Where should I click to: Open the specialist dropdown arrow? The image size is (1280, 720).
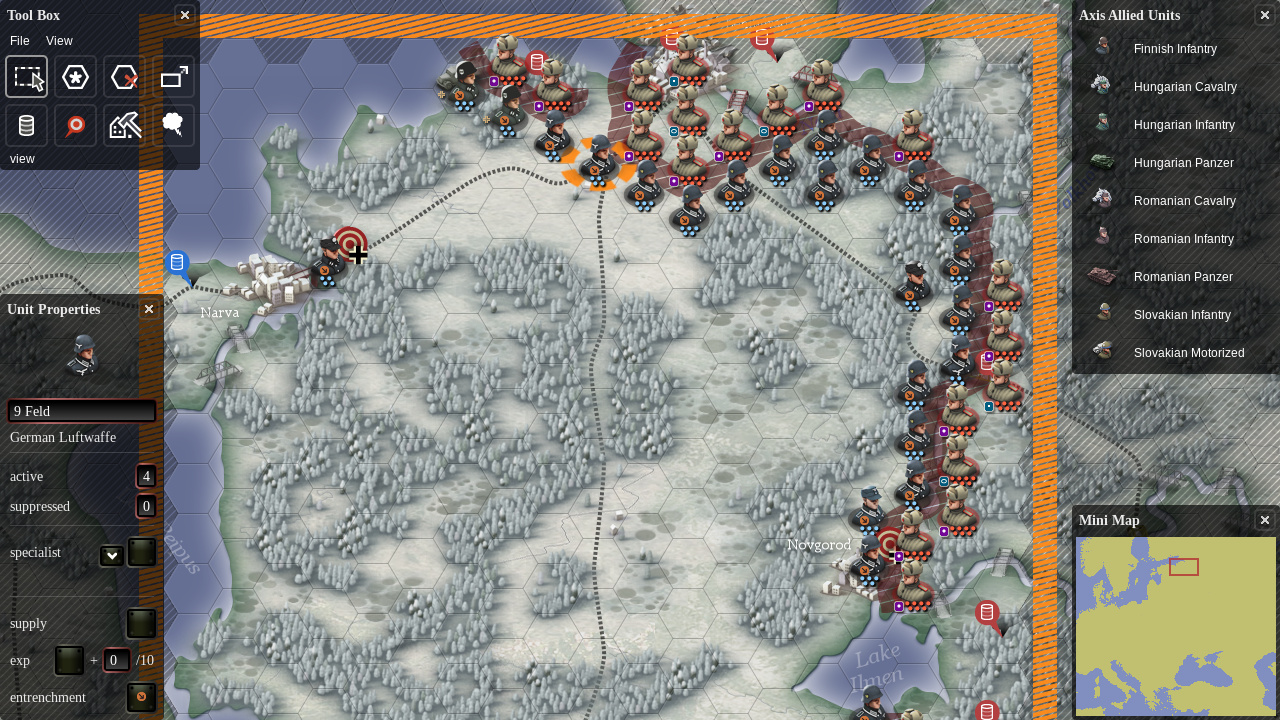coord(112,555)
